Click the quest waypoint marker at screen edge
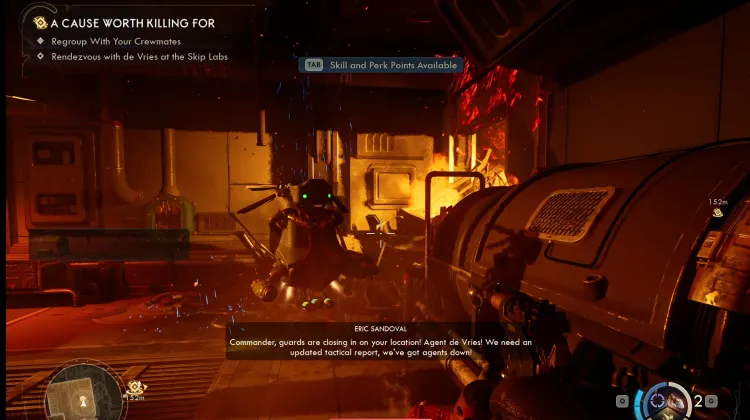 click(x=717, y=214)
